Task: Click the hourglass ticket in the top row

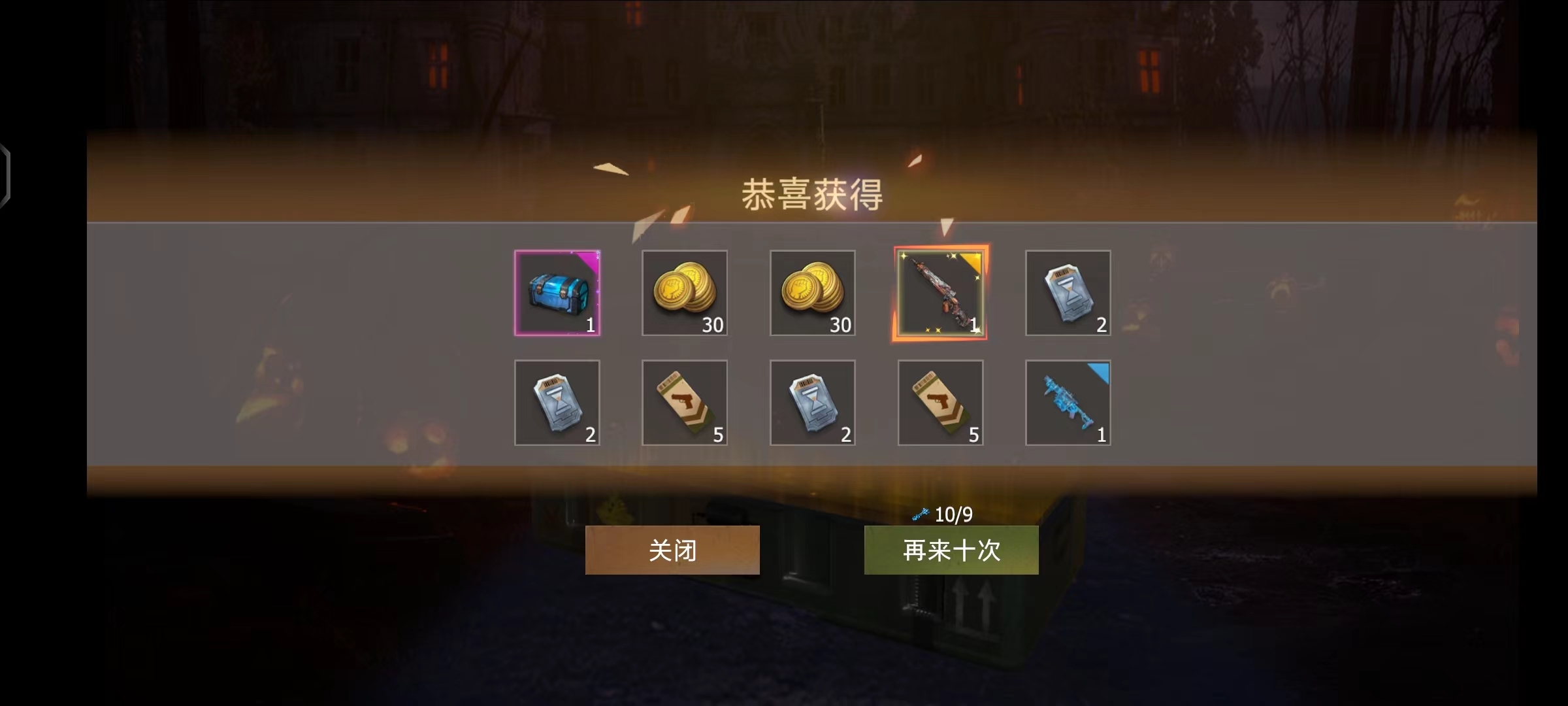Action: 1068,293
